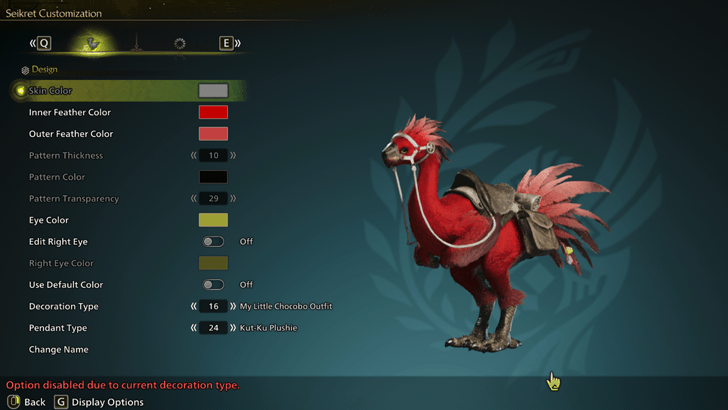The image size is (728, 410).
Task: Click the Right Eye Color swatch
Action: point(213,263)
